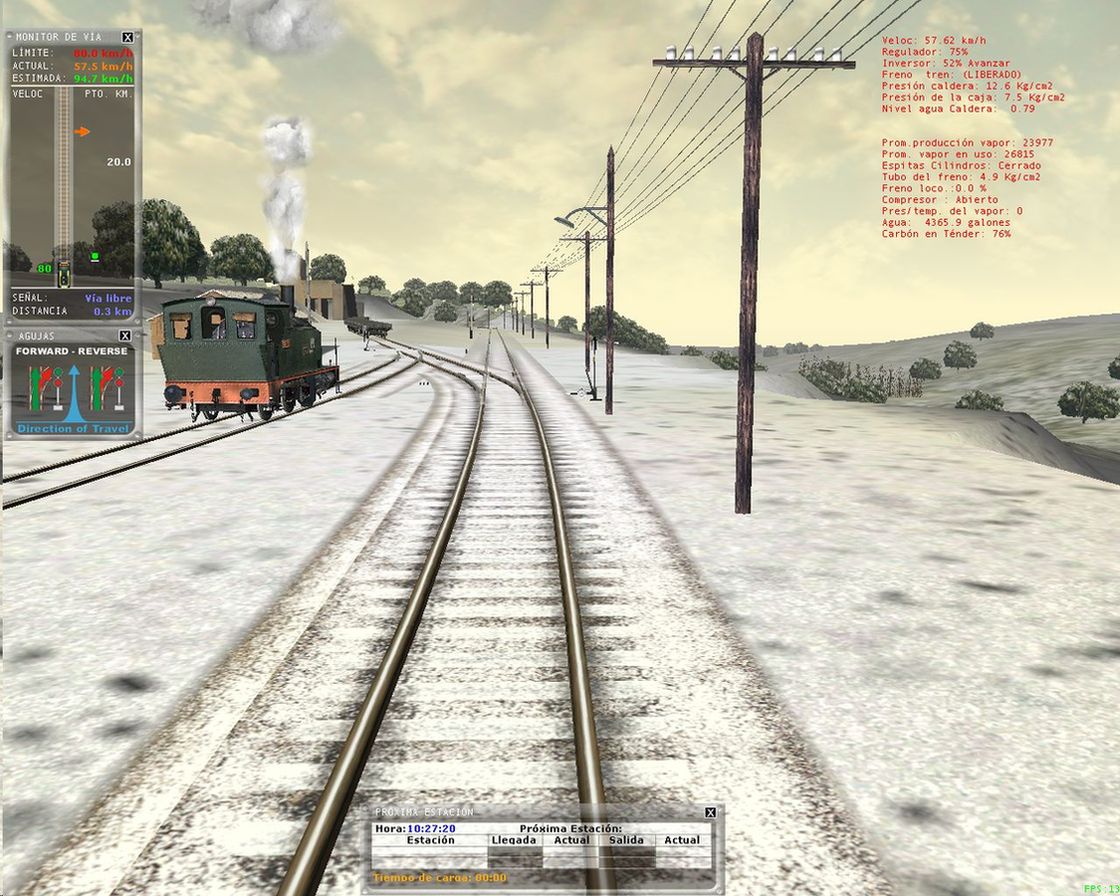Close the Monitor de Vía window
The height and width of the screenshot is (896, 1120).
pyautogui.click(x=127, y=37)
